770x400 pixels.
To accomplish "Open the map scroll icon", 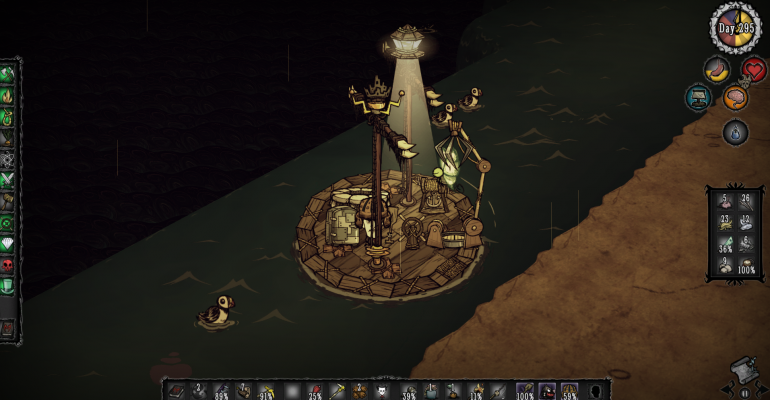I will click(x=741, y=368).
